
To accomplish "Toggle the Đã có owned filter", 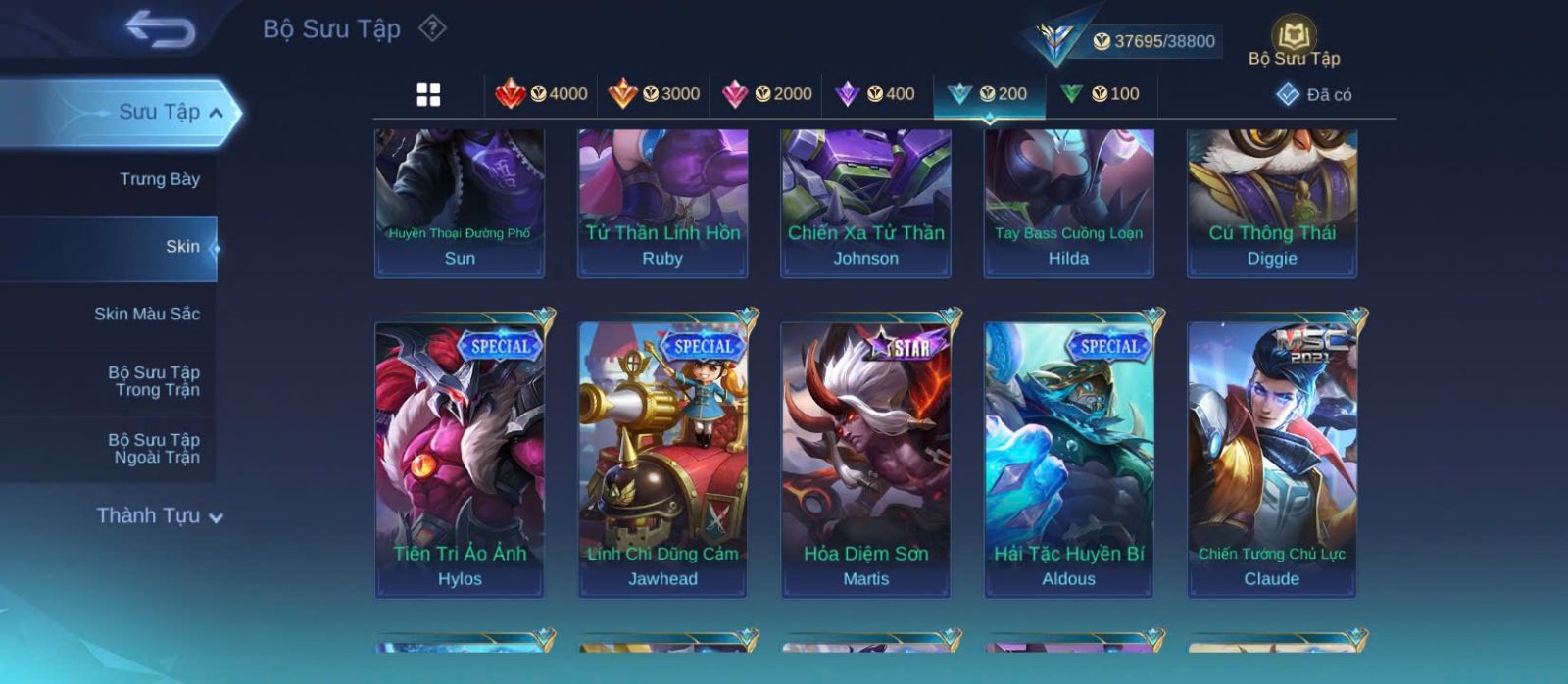I will coord(1314,94).
